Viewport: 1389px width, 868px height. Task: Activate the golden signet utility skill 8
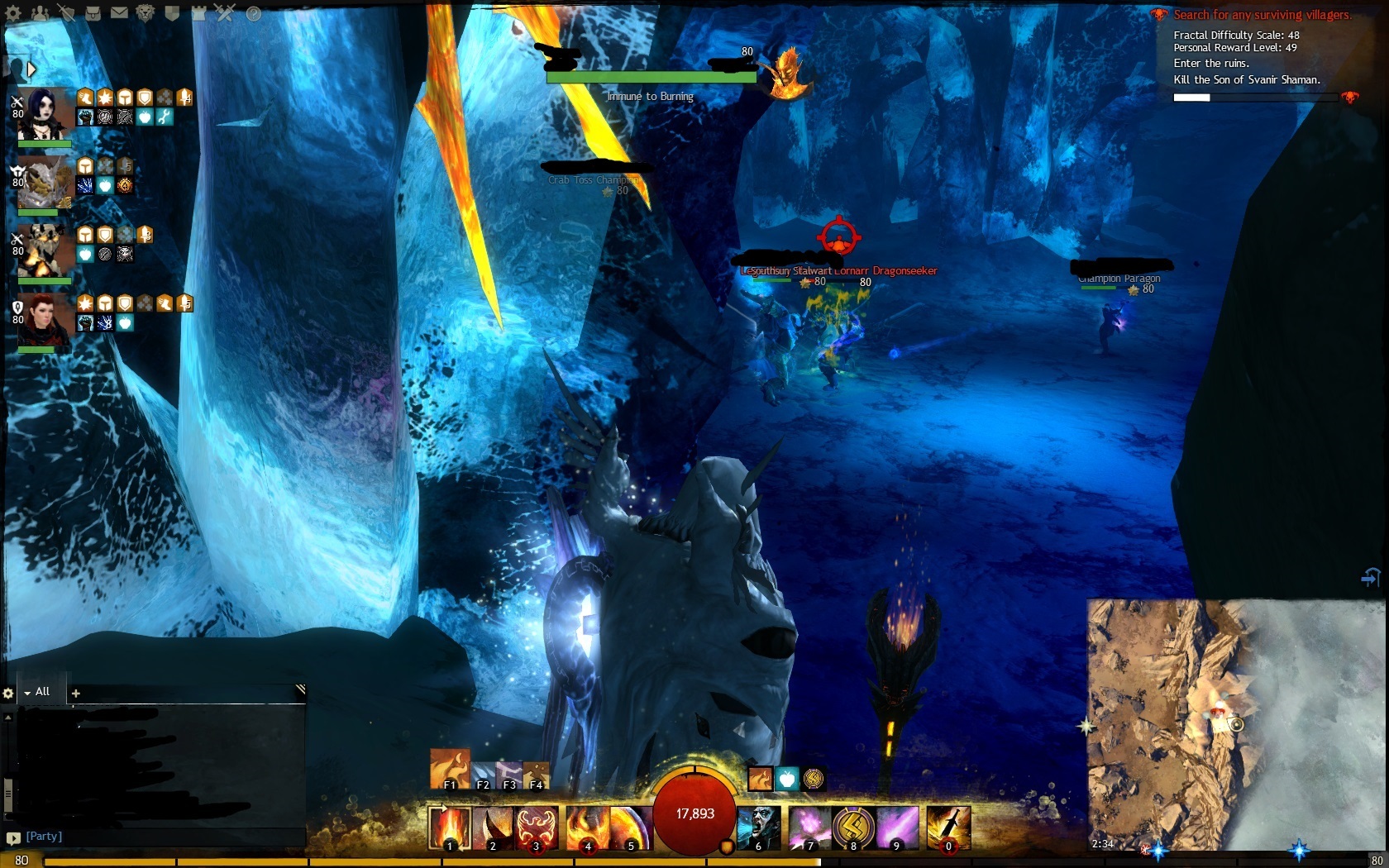click(854, 828)
